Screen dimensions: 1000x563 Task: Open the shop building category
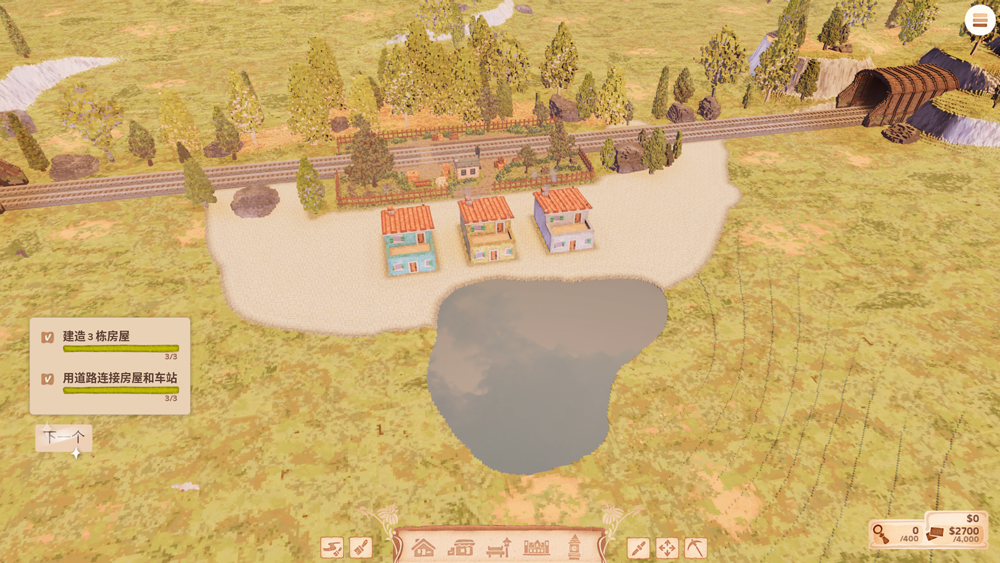tap(461, 547)
